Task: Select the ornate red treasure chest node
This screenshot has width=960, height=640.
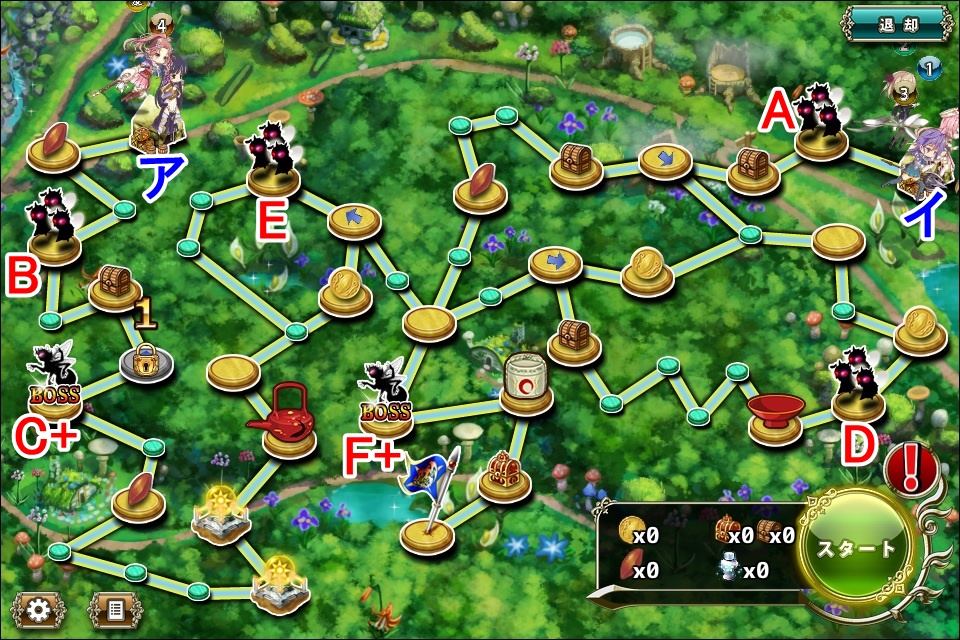Action: pyautogui.click(x=503, y=476)
